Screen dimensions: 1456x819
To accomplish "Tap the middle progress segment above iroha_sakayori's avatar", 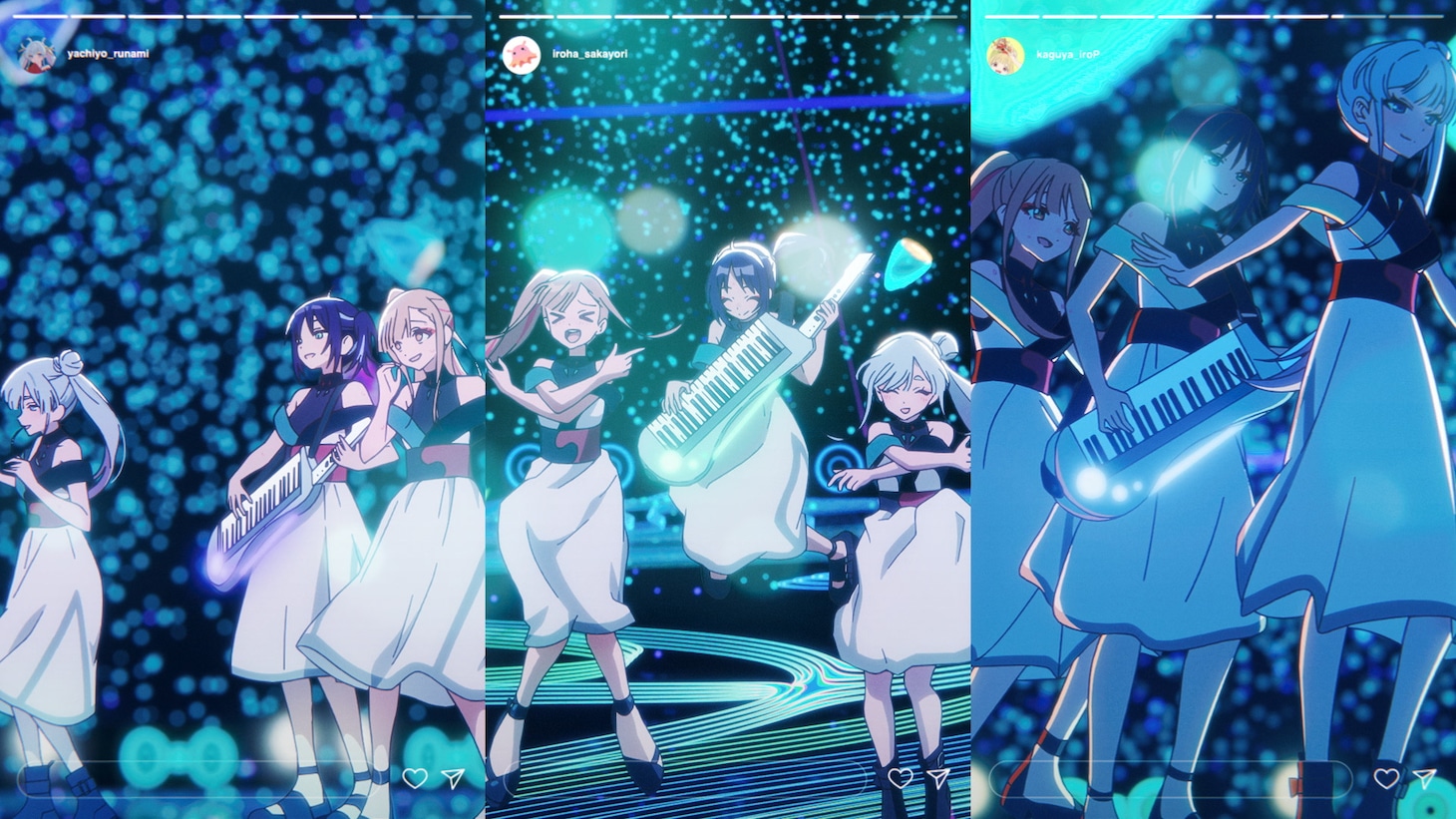I will point(698,16).
